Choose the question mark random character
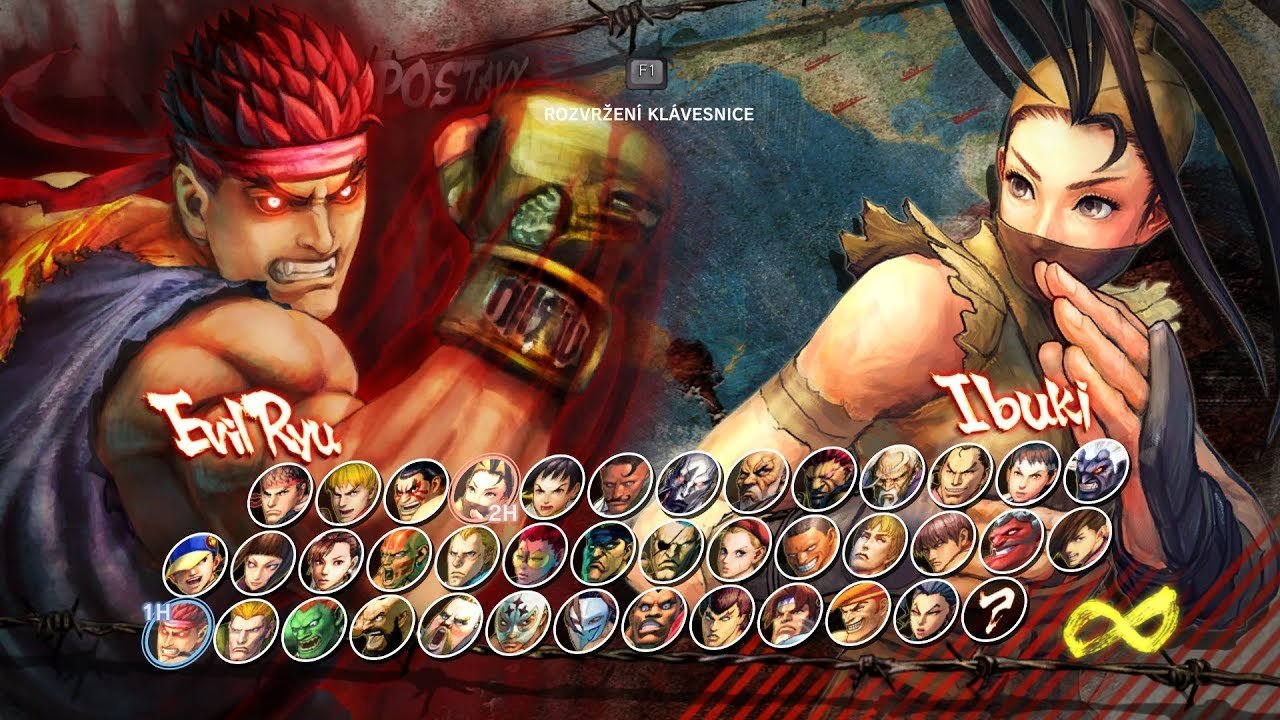Image resolution: width=1280 pixels, height=720 pixels. 994,609
